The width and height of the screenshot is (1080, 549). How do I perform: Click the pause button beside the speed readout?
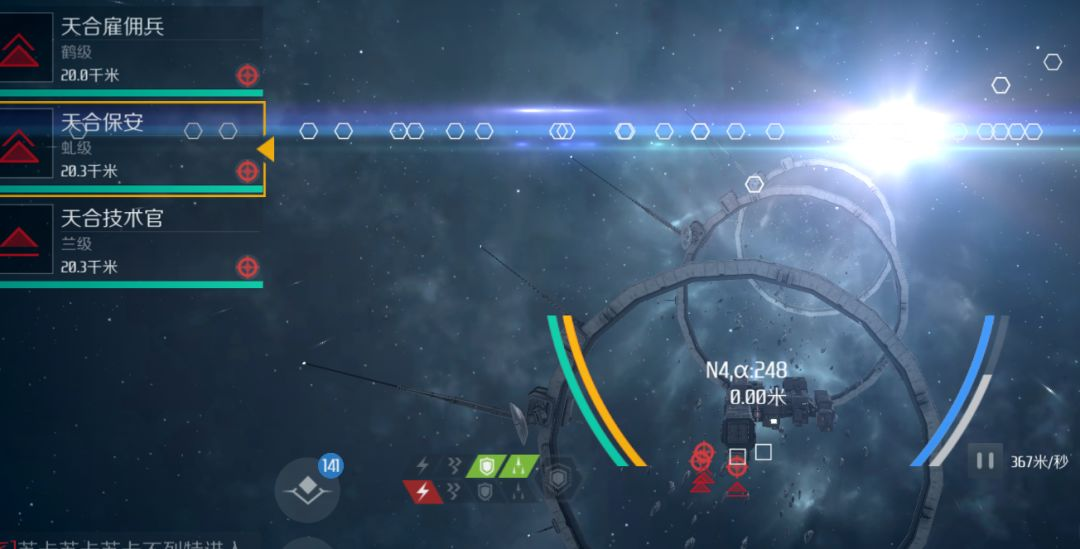click(x=985, y=461)
